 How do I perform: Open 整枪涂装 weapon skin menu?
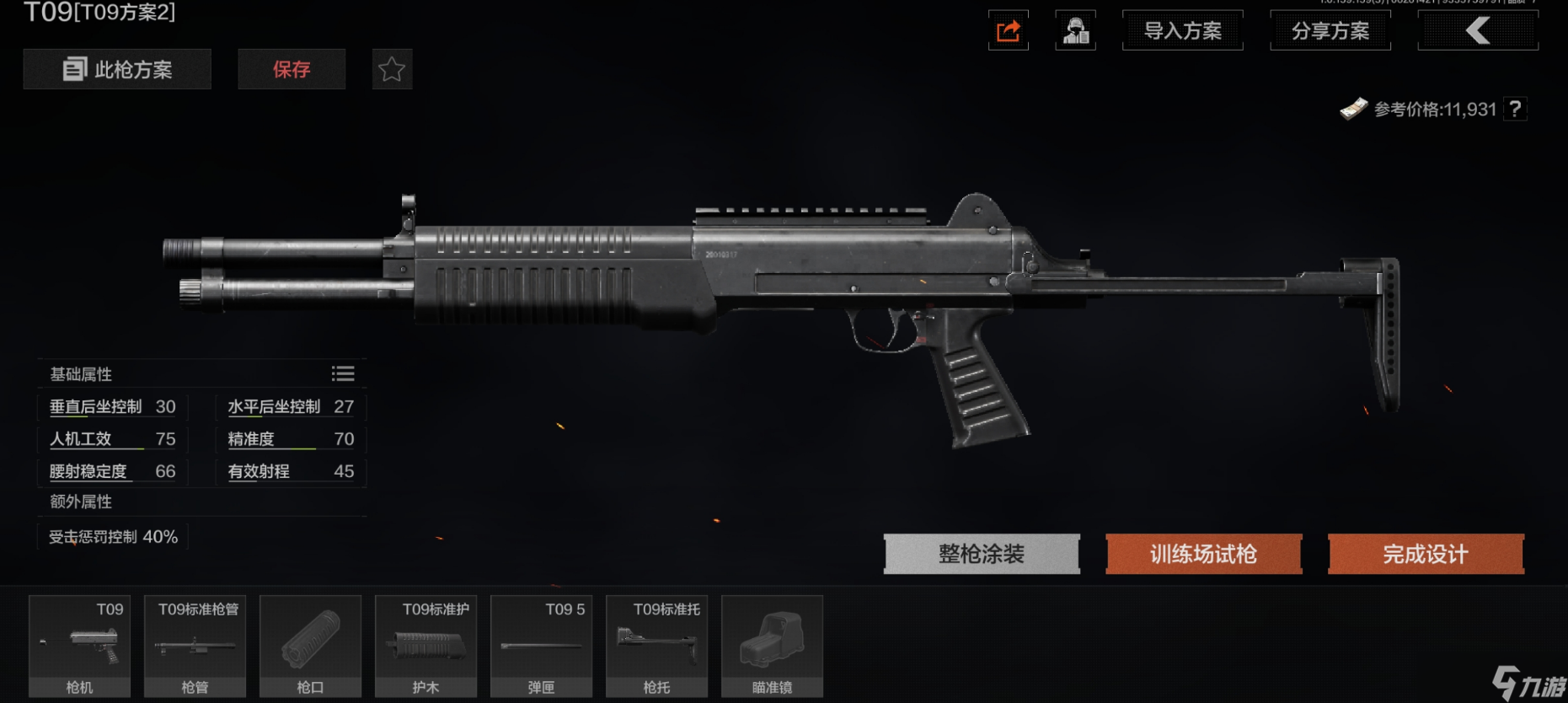pos(982,554)
